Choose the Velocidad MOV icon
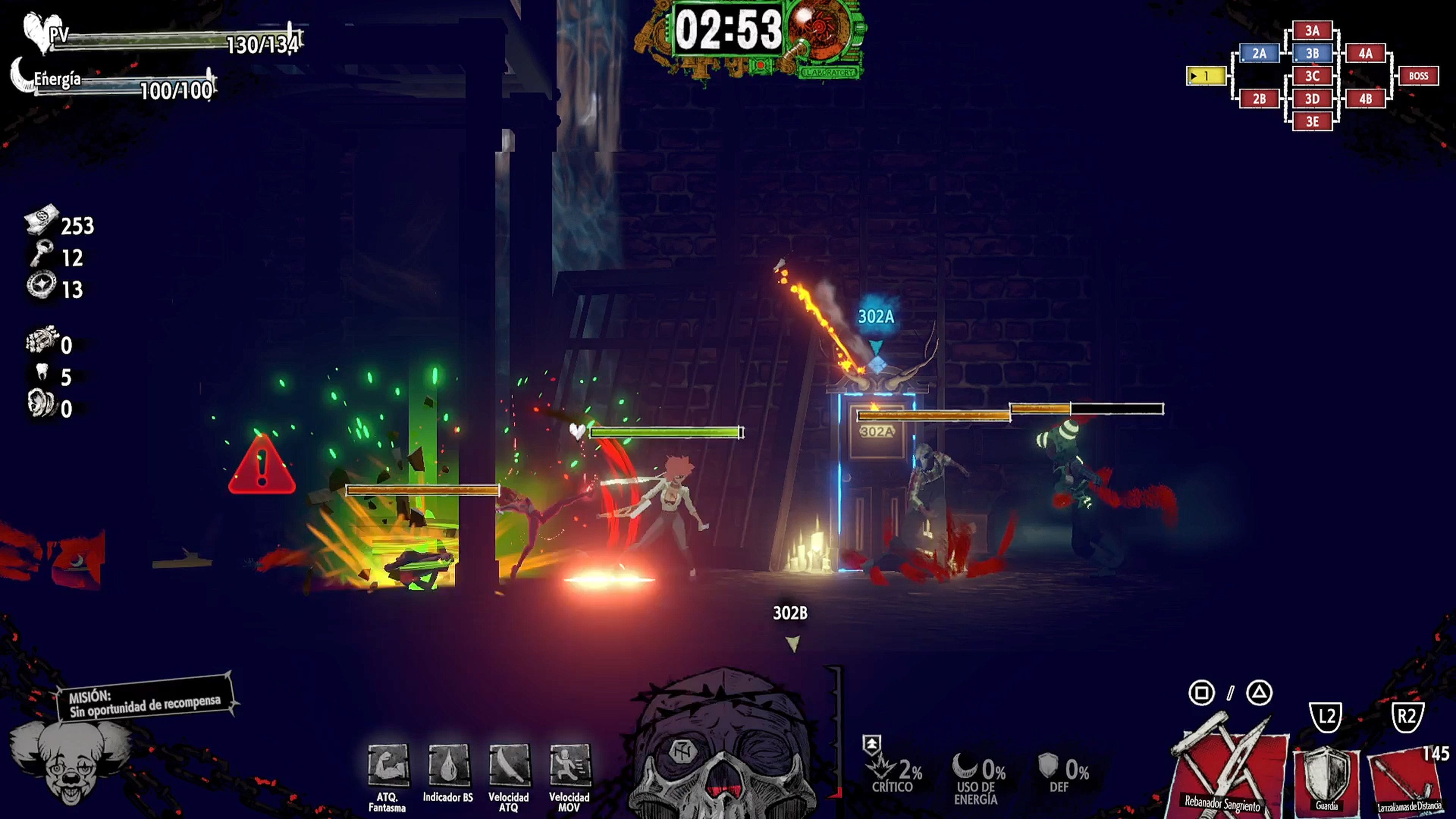The height and width of the screenshot is (819, 1456). click(569, 765)
